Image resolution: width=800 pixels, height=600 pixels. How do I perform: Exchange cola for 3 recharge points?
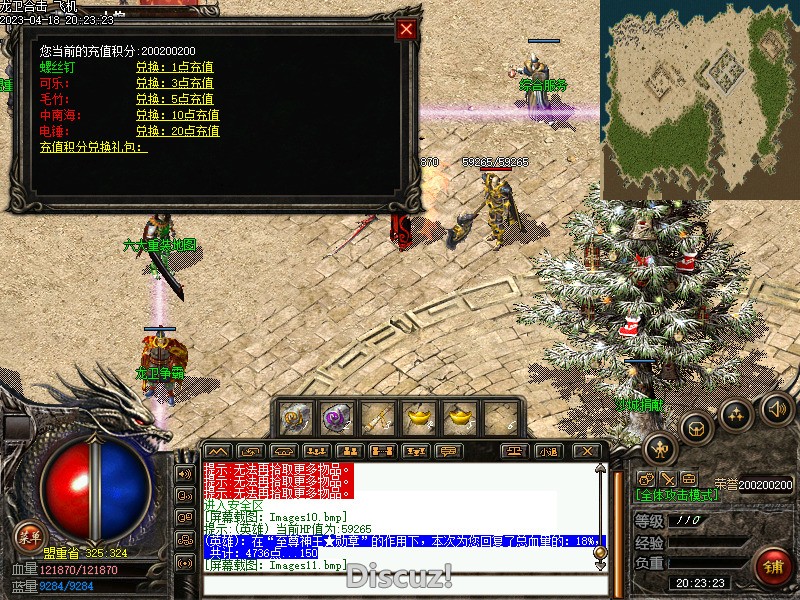click(174, 83)
